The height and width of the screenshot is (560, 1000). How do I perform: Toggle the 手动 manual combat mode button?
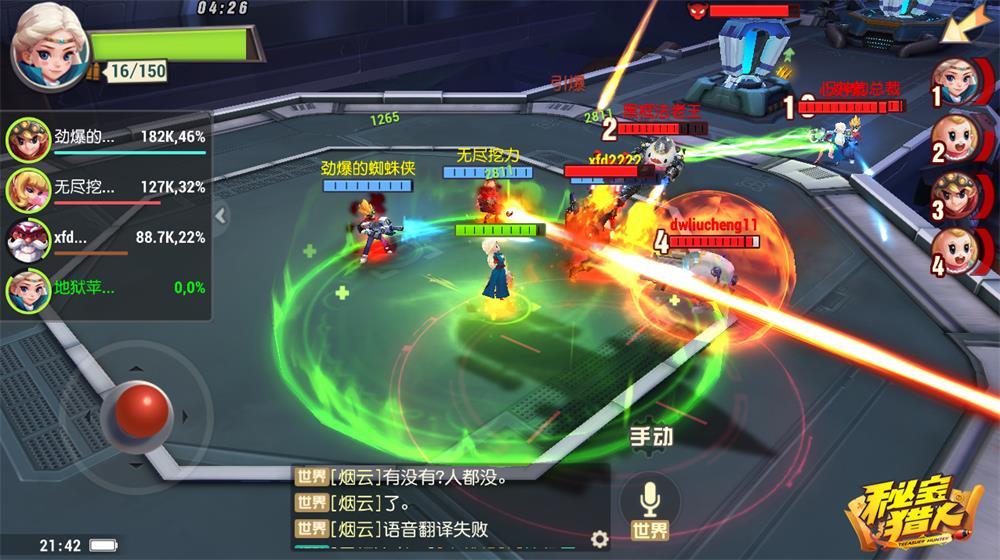[x=650, y=437]
